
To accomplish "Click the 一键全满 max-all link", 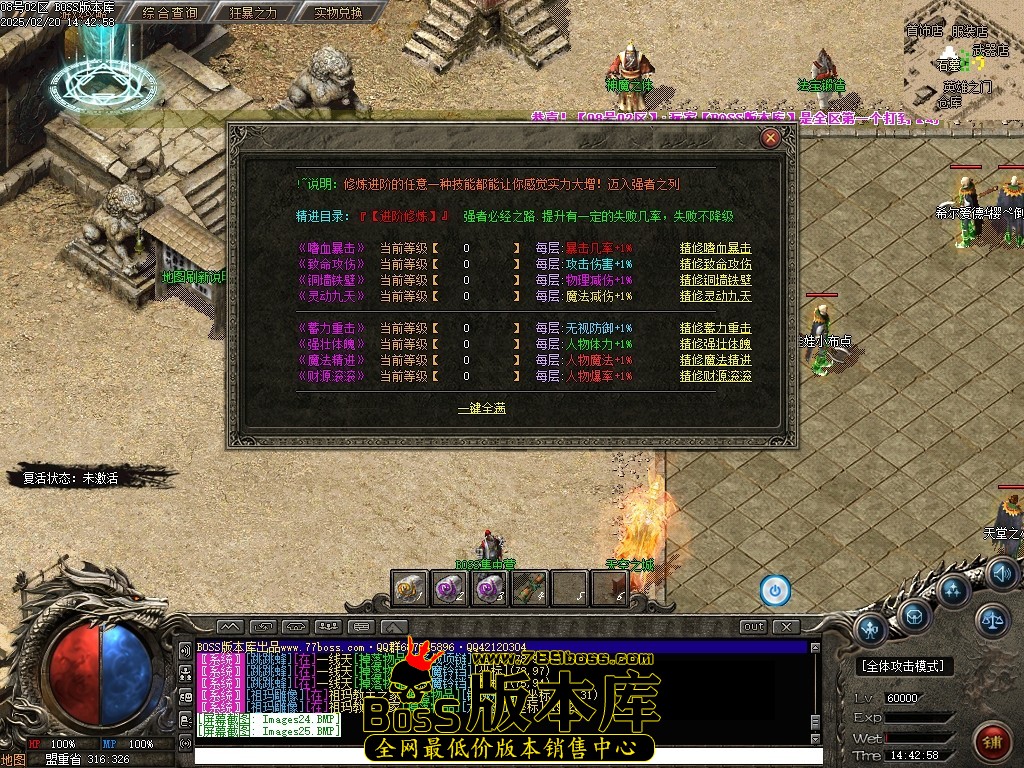I will pyautogui.click(x=481, y=408).
